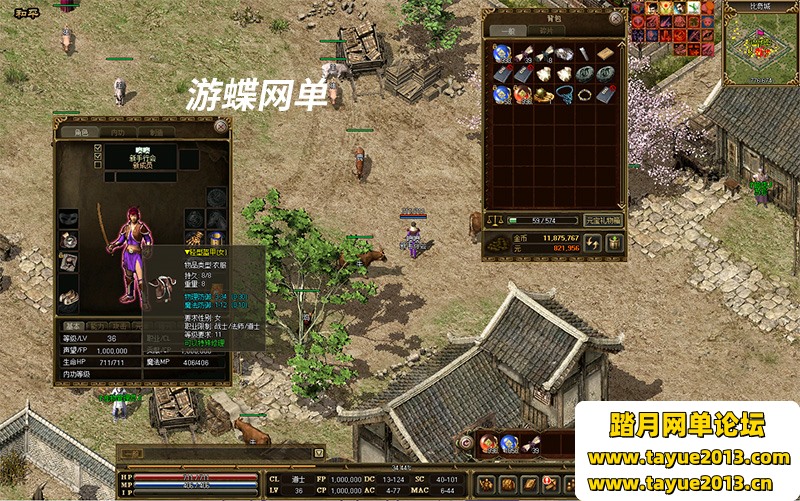Select the mask equipment slot
The width and height of the screenshot is (800, 501).
(x=68, y=218)
